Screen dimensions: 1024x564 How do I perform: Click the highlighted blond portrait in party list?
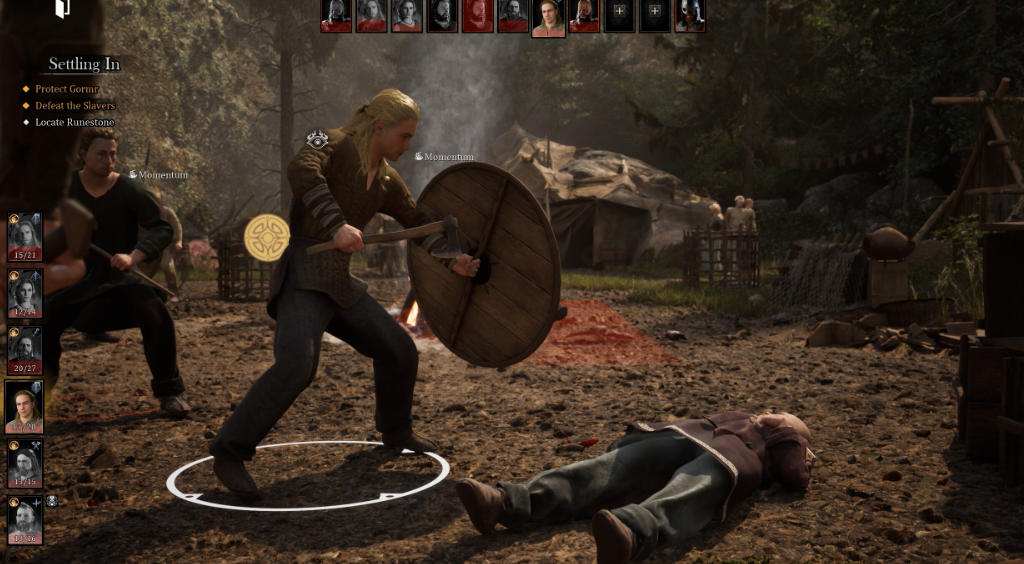tap(24, 405)
